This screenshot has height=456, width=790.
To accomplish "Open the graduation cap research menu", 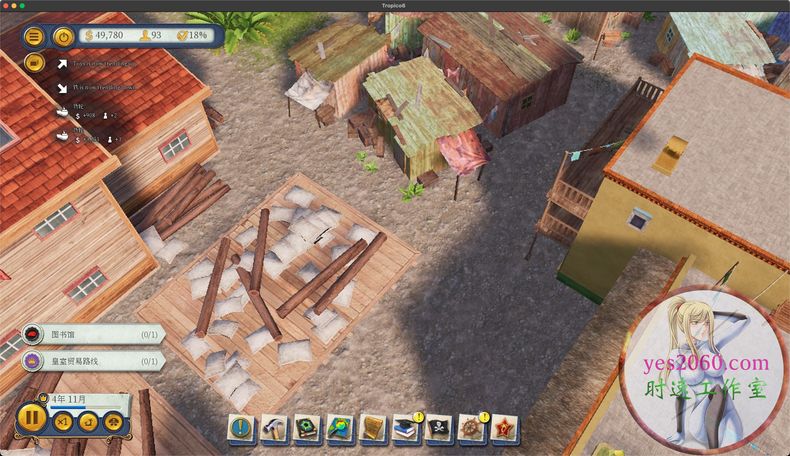I will (x=407, y=429).
